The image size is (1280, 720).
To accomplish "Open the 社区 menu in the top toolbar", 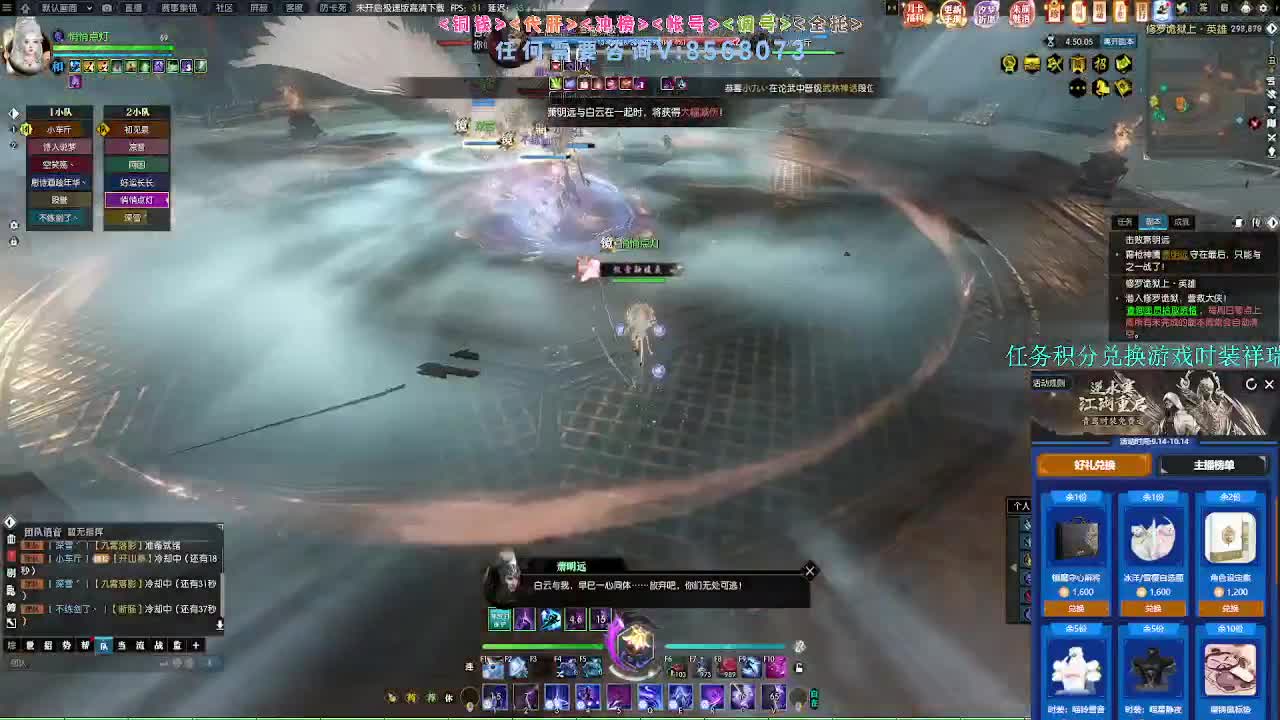I will click(225, 9).
